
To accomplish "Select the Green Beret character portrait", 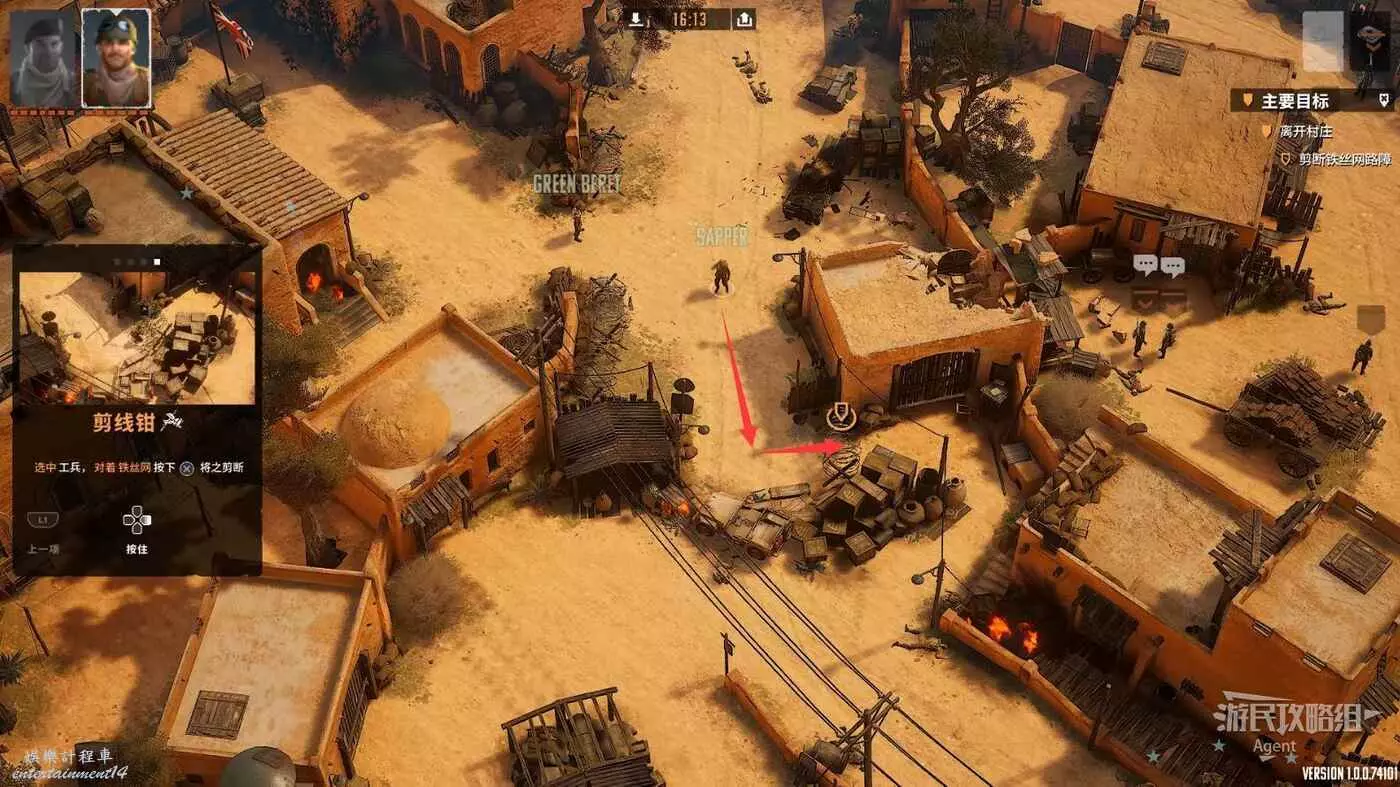I will 43,58.
